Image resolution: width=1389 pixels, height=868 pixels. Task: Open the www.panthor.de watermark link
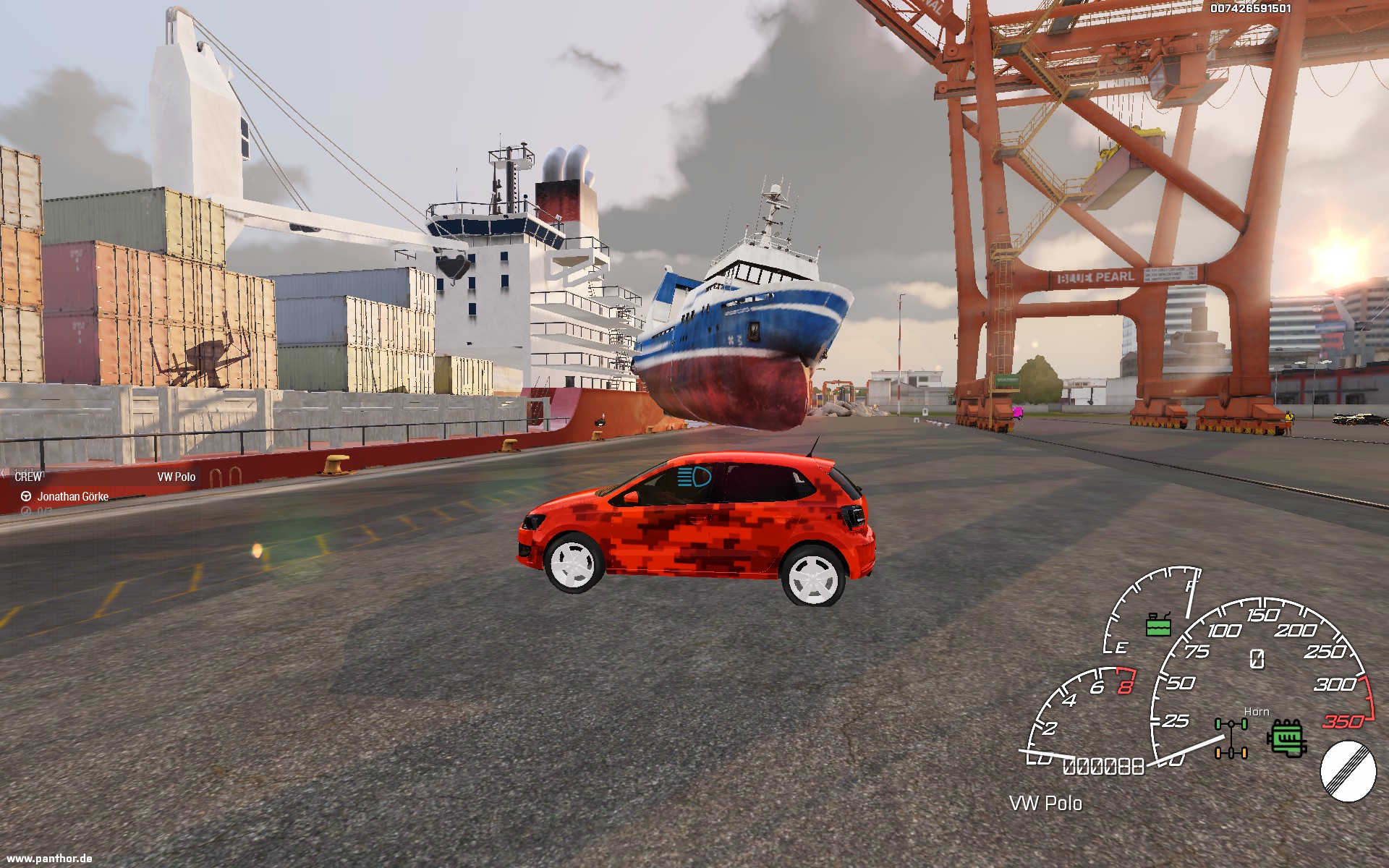pyautogui.click(x=49, y=859)
